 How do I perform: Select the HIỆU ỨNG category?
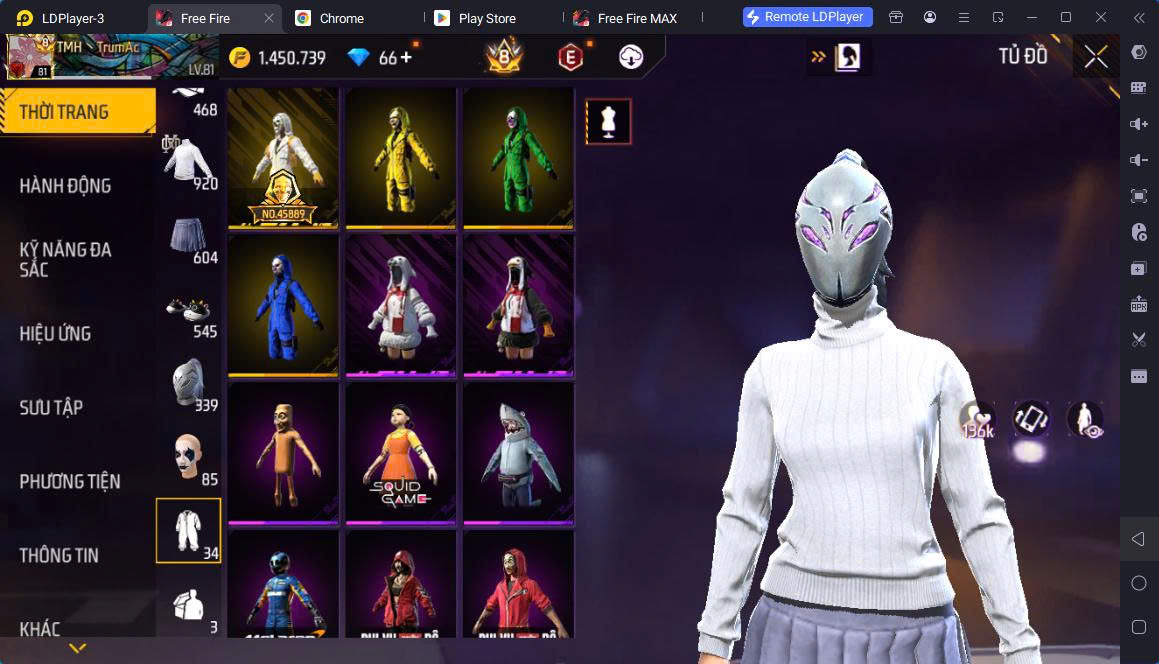[x=56, y=334]
